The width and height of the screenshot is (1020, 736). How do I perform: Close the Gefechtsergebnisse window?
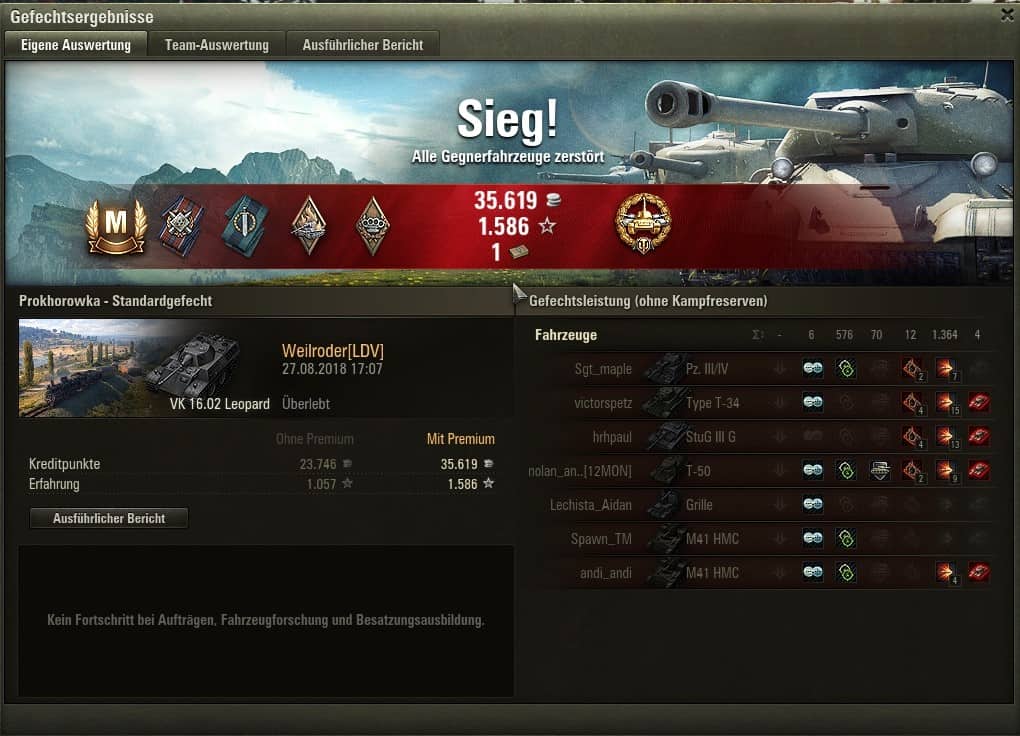(1006, 15)
